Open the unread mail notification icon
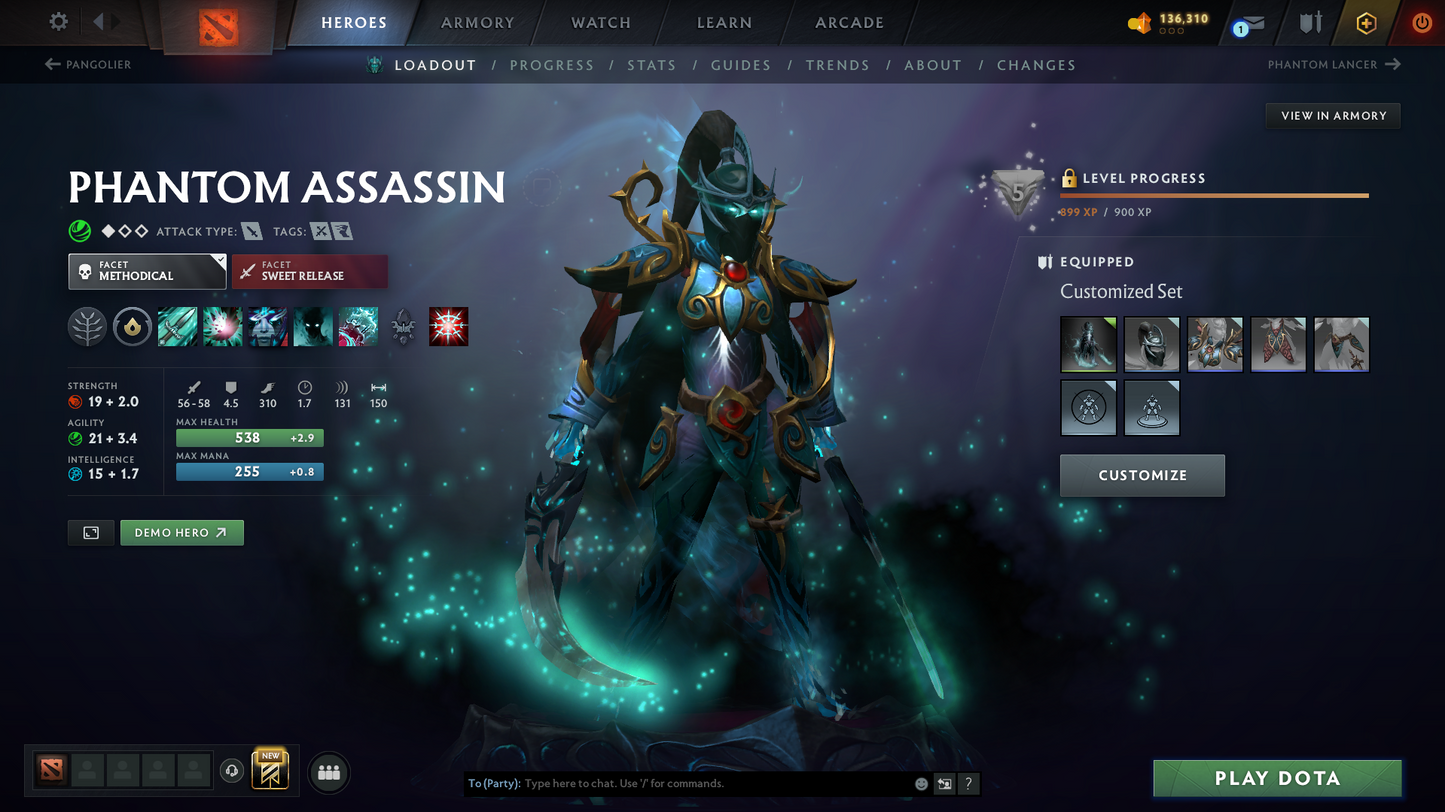1445x812 pixels. coord(1252,23)
